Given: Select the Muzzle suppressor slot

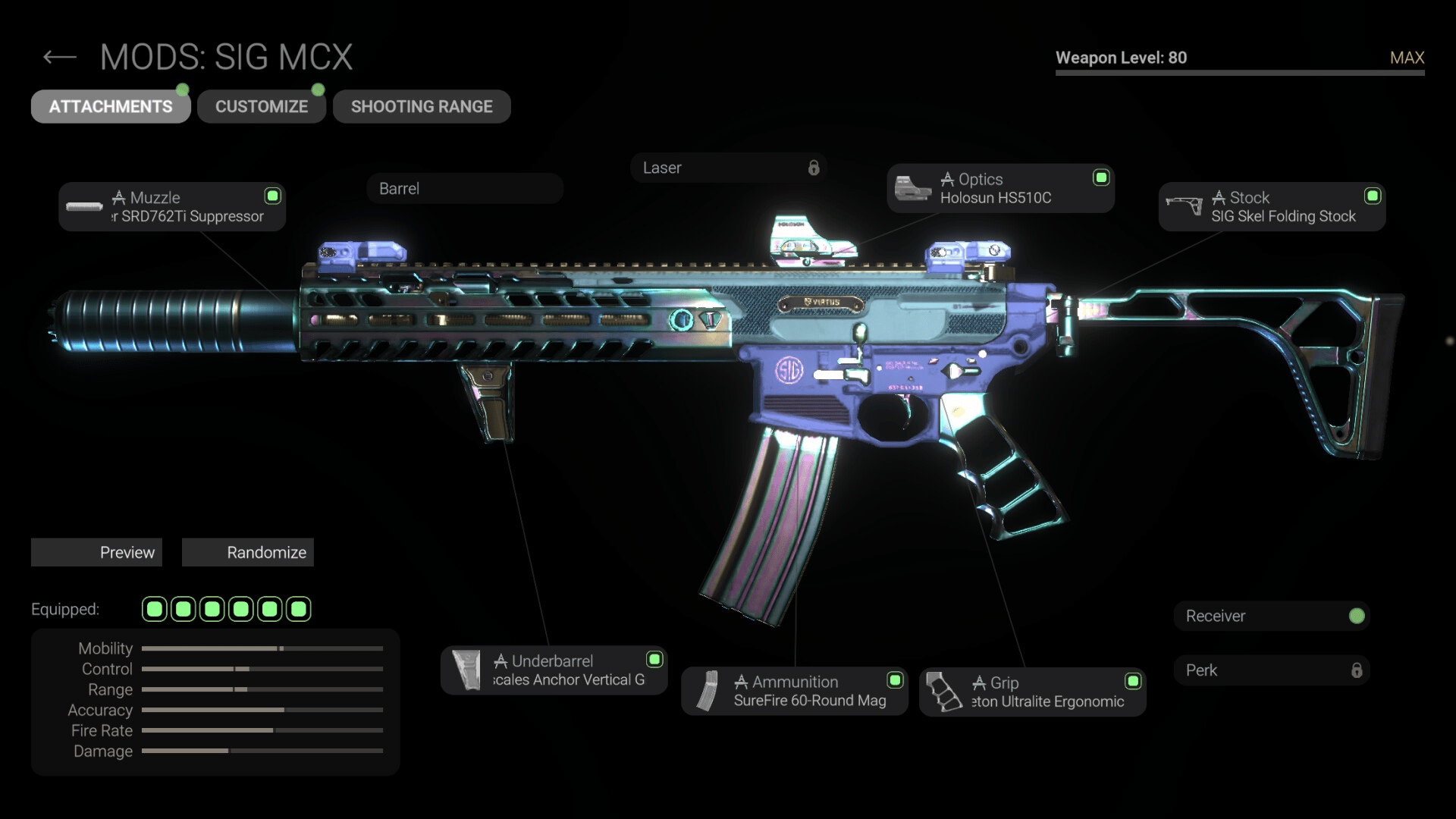Looking at the screenshot, I should pos(172,207).
